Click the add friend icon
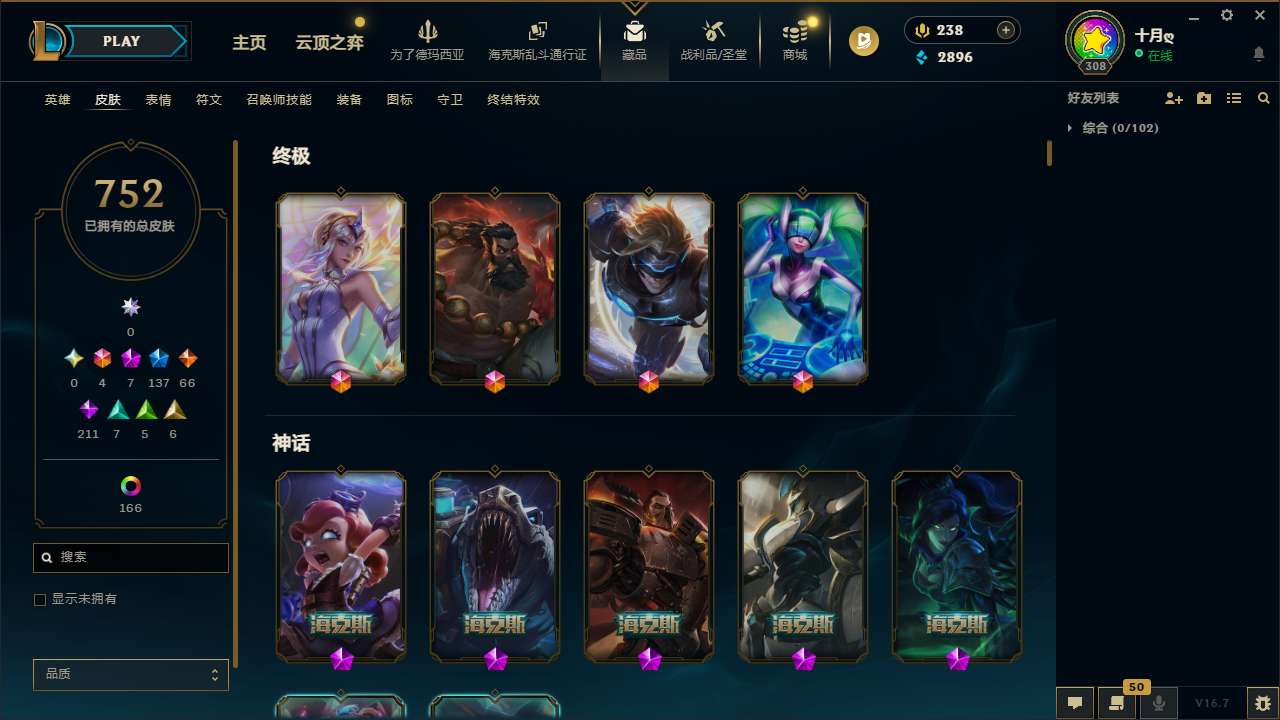Viewport: 1280px width, 720px height. (1174, 97)
